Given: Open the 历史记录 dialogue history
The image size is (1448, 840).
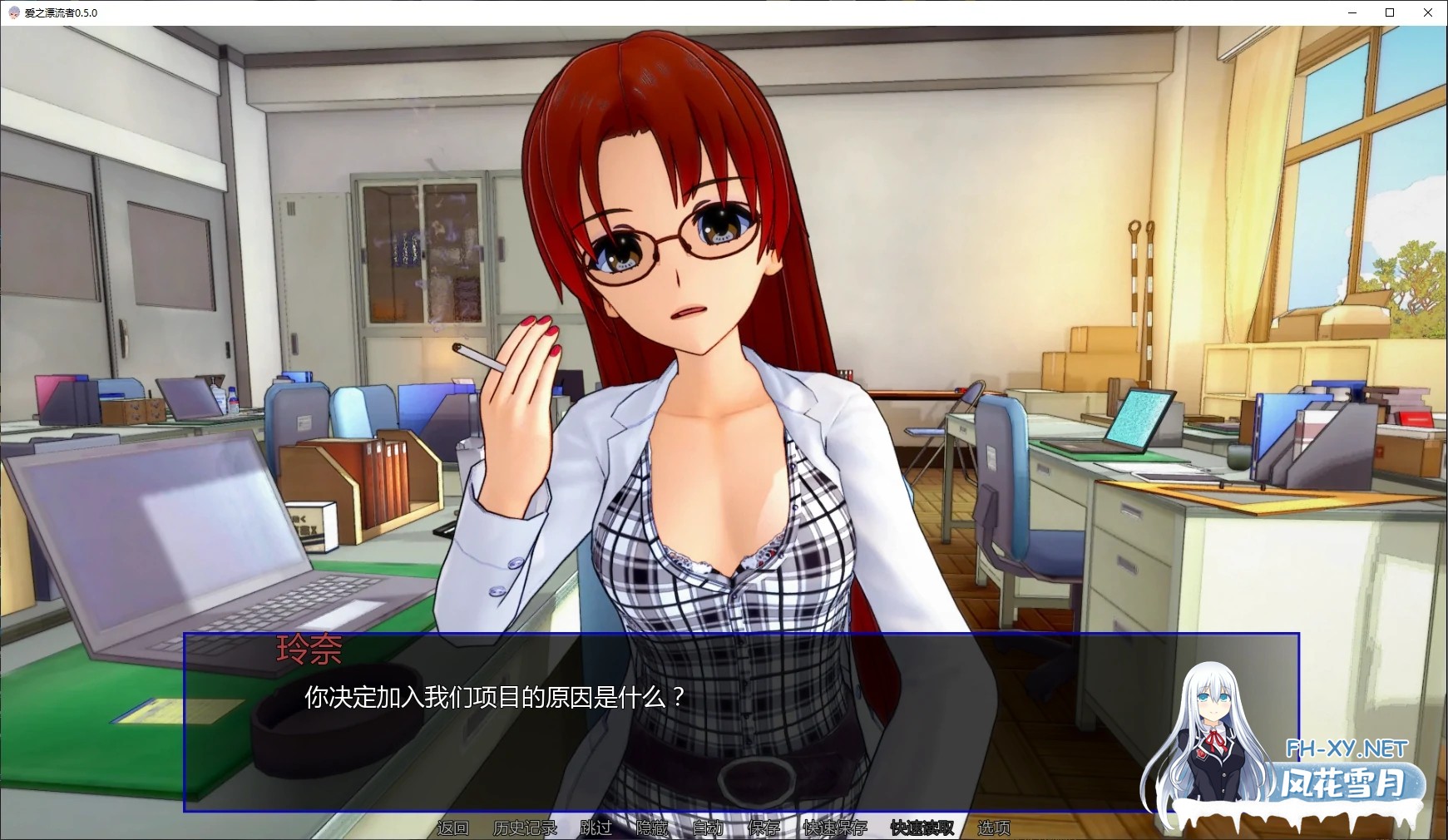Looking at the screenshot, I should point(524,828).
